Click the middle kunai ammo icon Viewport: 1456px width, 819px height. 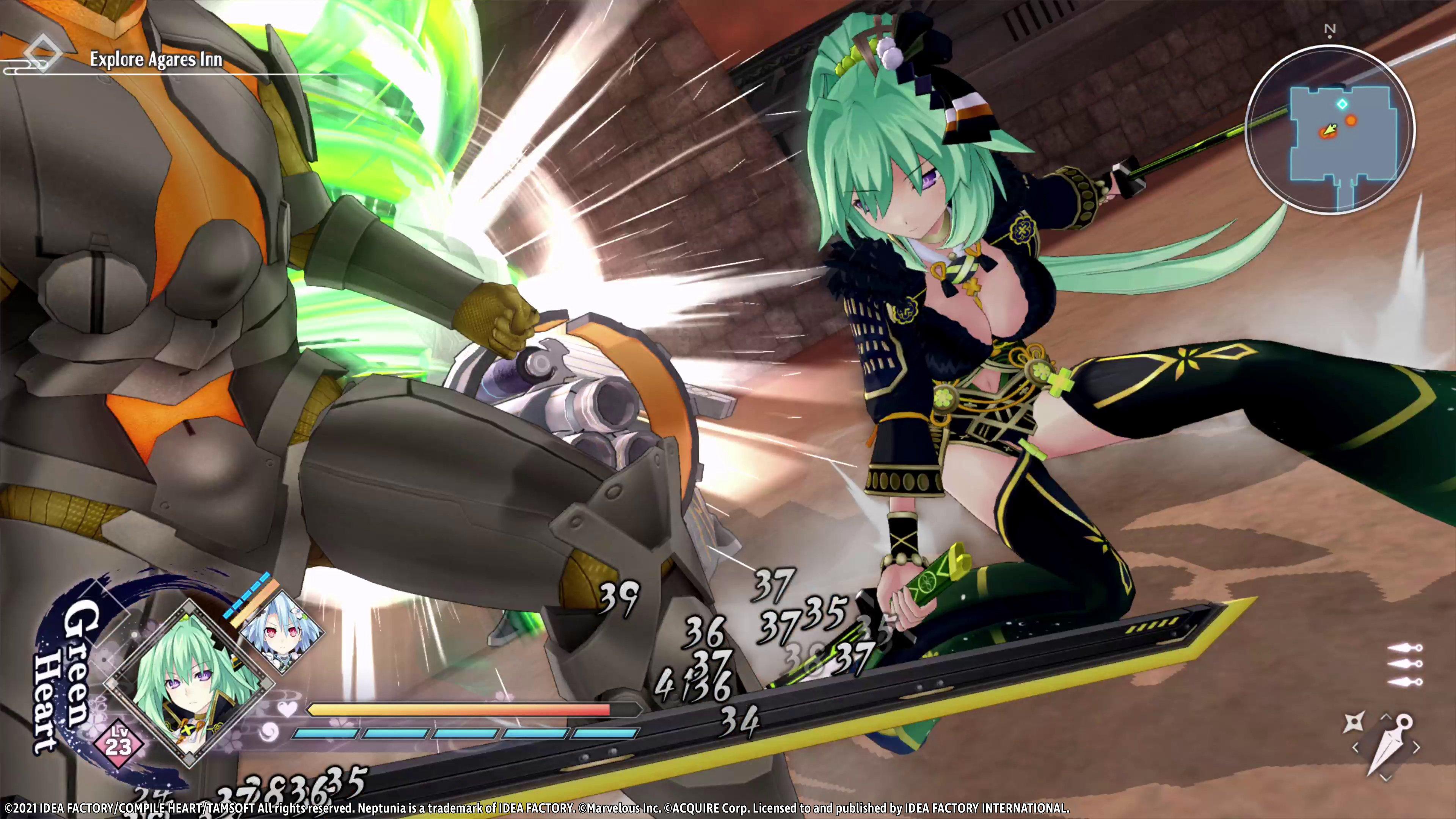[x=1405, y=664]
